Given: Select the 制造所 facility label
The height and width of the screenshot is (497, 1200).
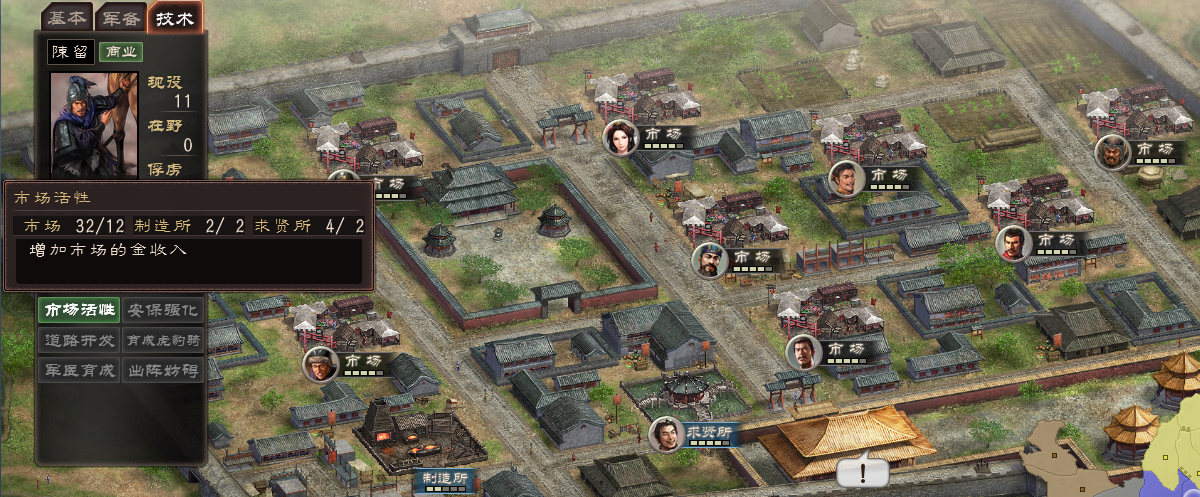Looking at the screenshot, I should point(442,480).
